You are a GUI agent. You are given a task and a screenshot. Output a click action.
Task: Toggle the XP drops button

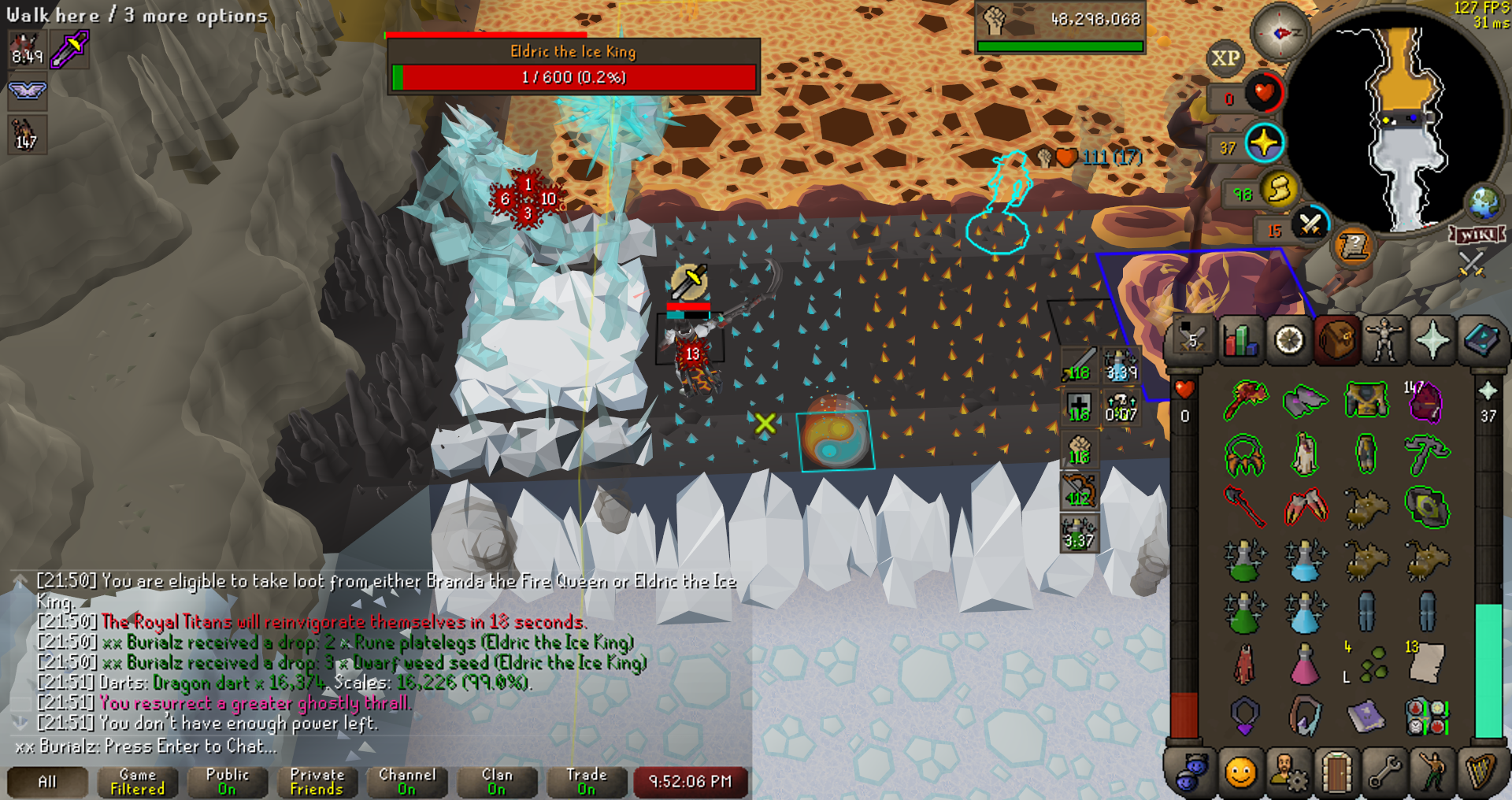coord(1225,58)
